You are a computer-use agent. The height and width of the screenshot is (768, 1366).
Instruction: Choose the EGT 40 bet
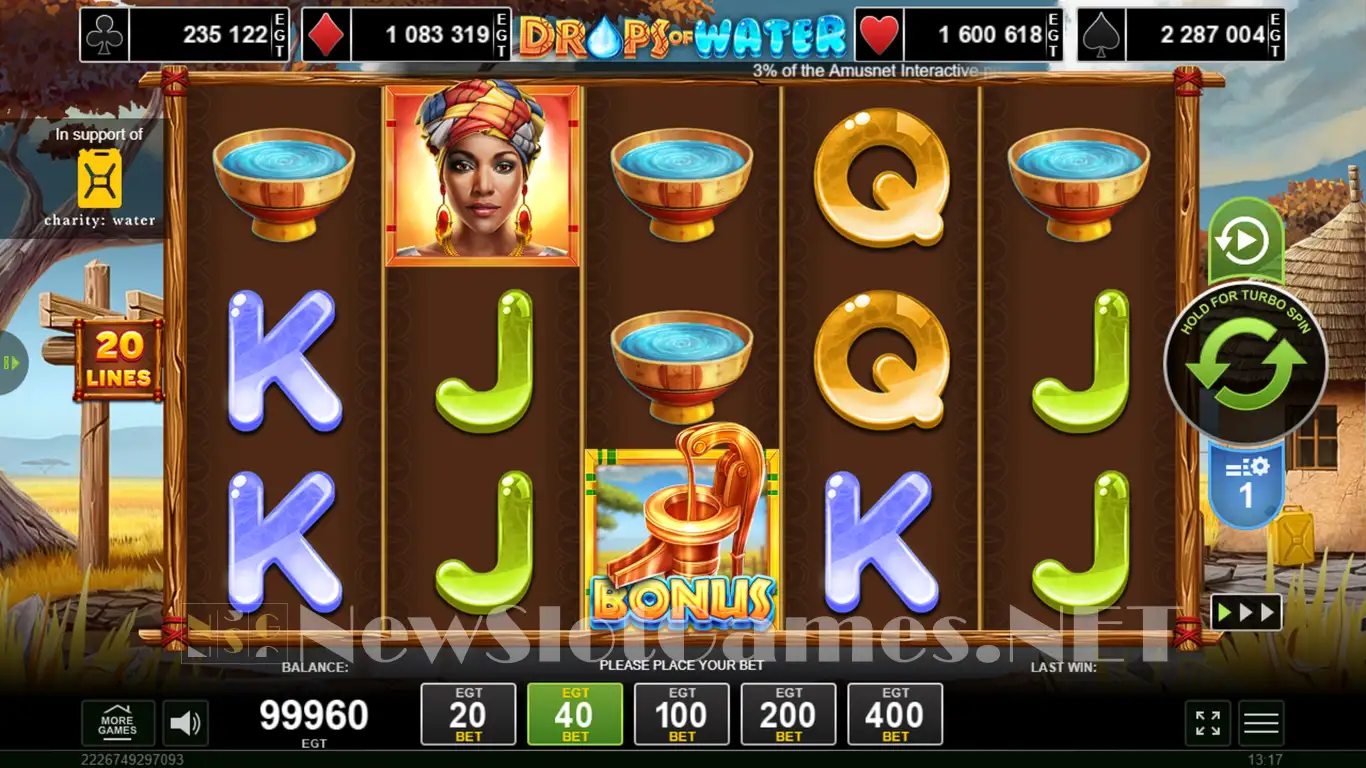click(575, 714)
